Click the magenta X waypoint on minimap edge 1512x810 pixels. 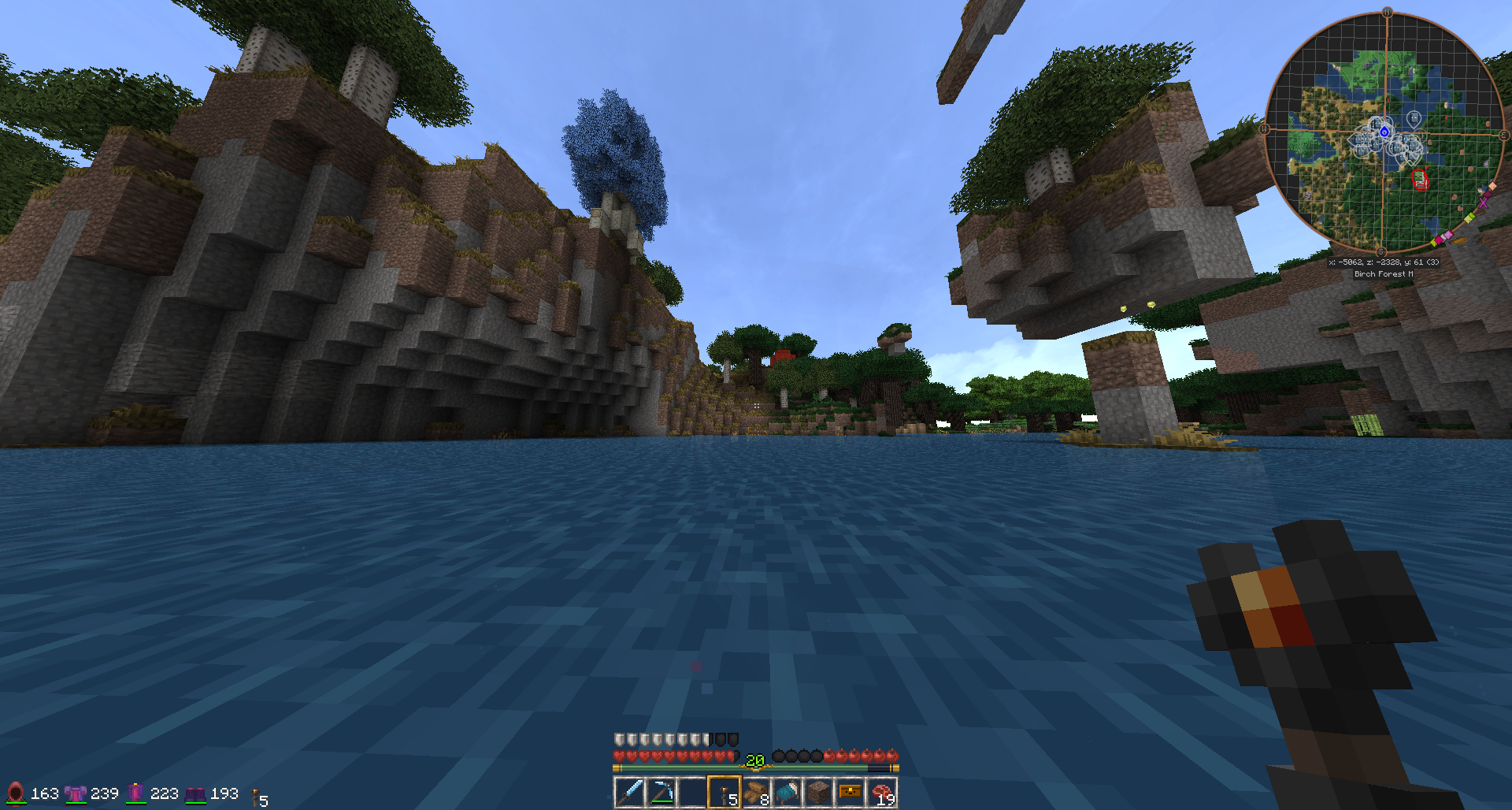[x=1484, y=202]
